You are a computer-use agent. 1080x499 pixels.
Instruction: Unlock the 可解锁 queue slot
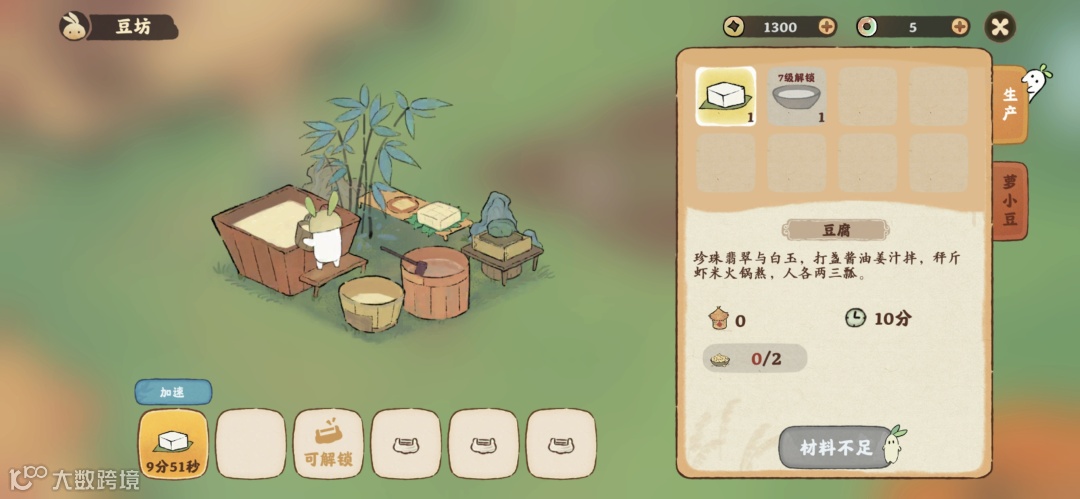(x=328, y=444)
